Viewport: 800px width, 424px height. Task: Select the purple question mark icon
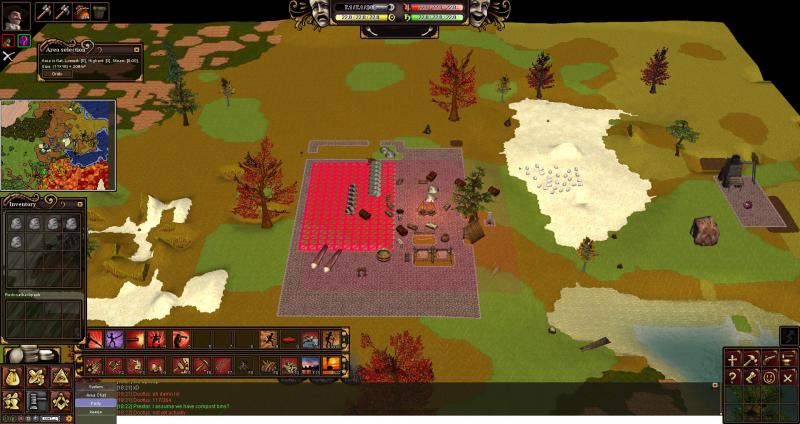(23, 40)
